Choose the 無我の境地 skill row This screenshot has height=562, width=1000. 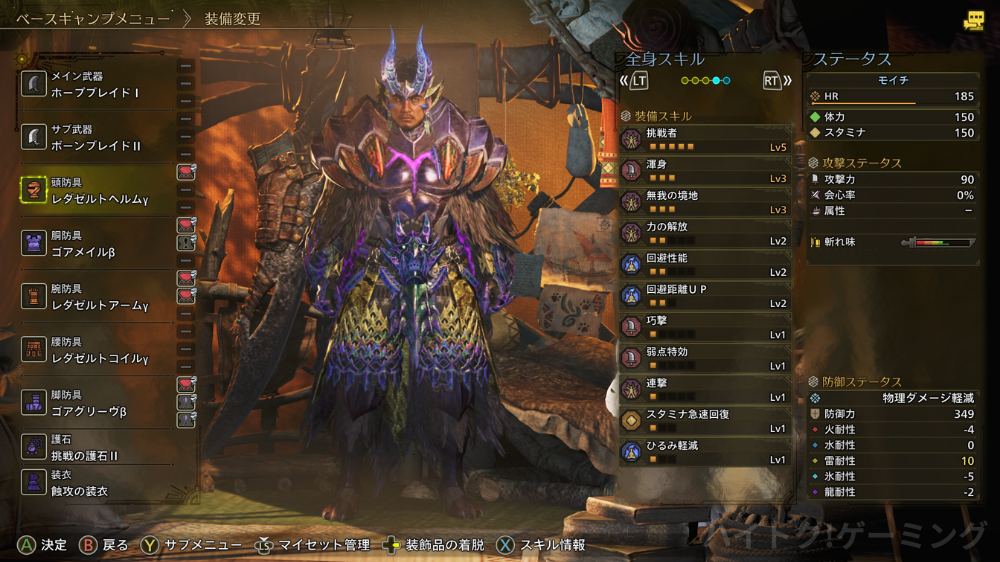pos(704,202)
